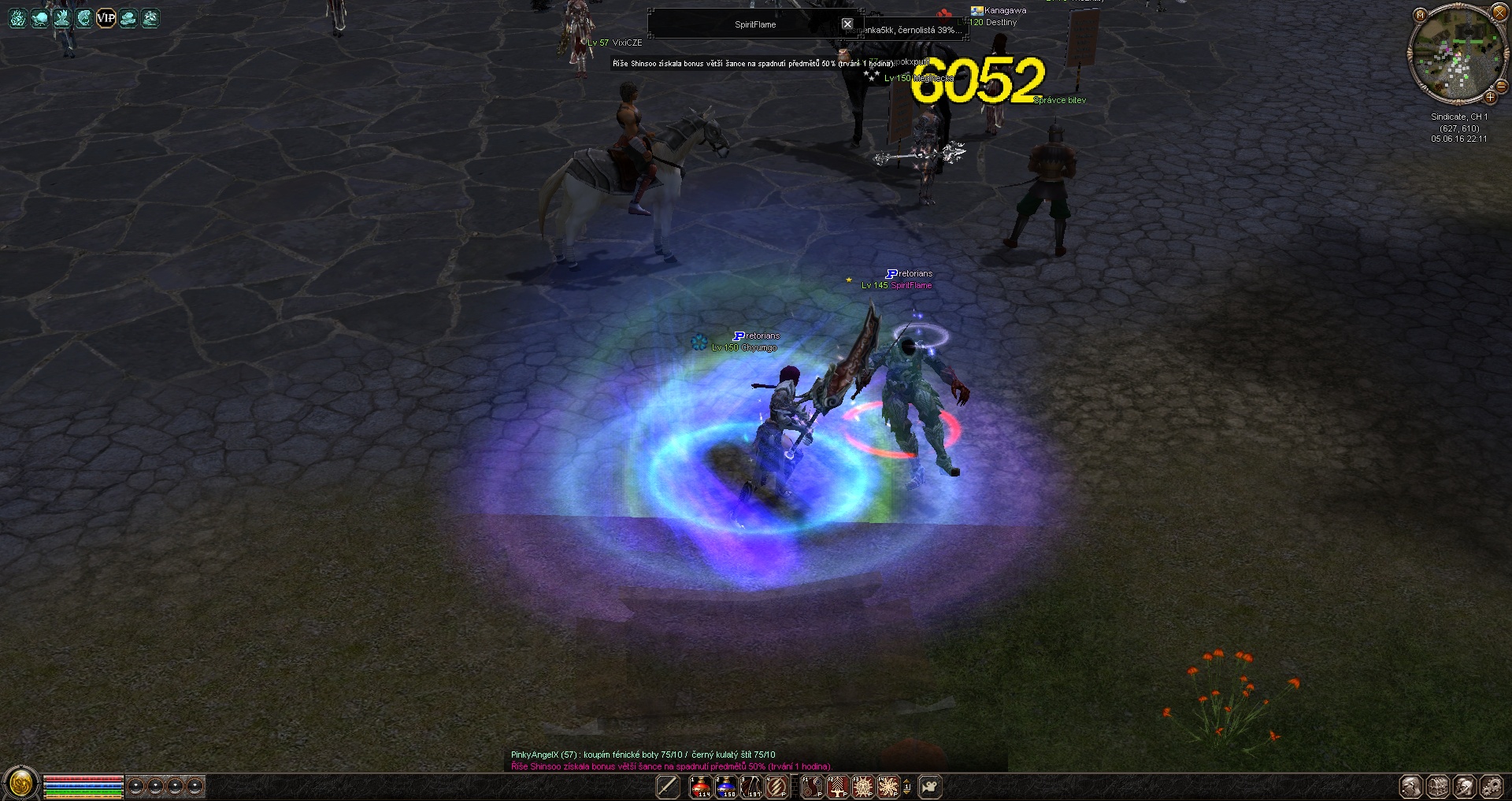
Task: Open the character window
Action: point(1411,786)
